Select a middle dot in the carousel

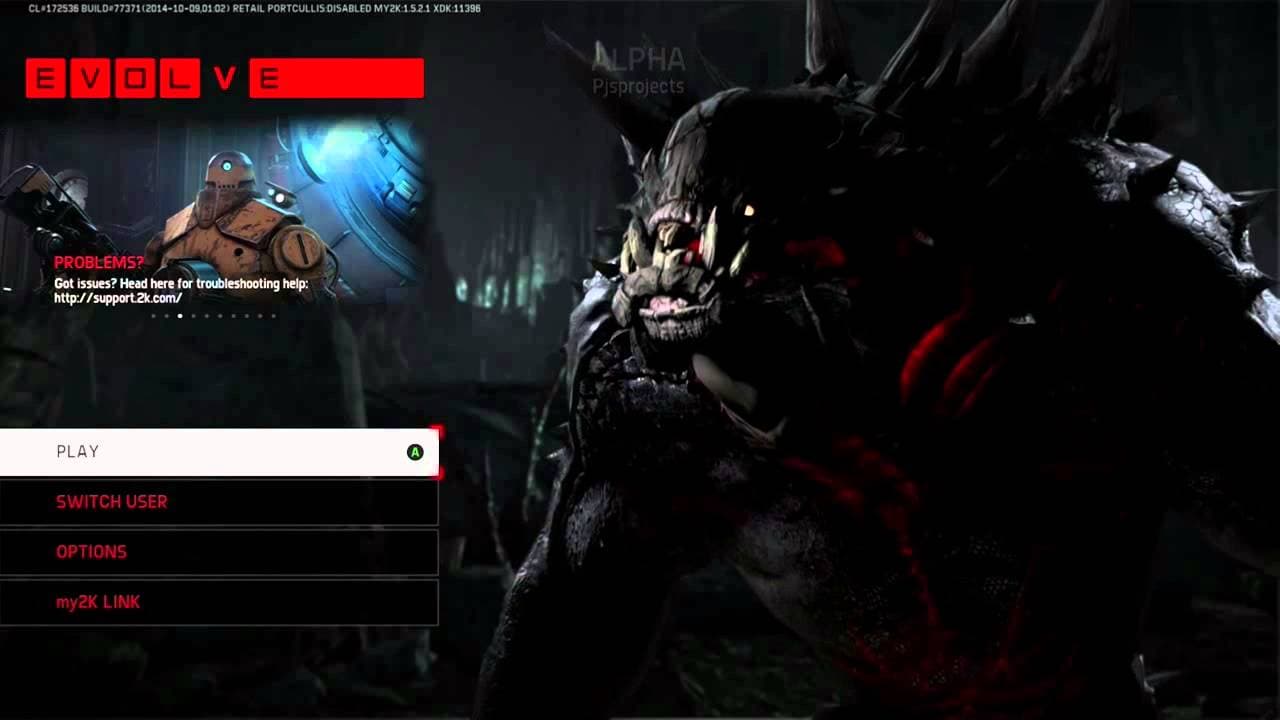click(219, 316)
